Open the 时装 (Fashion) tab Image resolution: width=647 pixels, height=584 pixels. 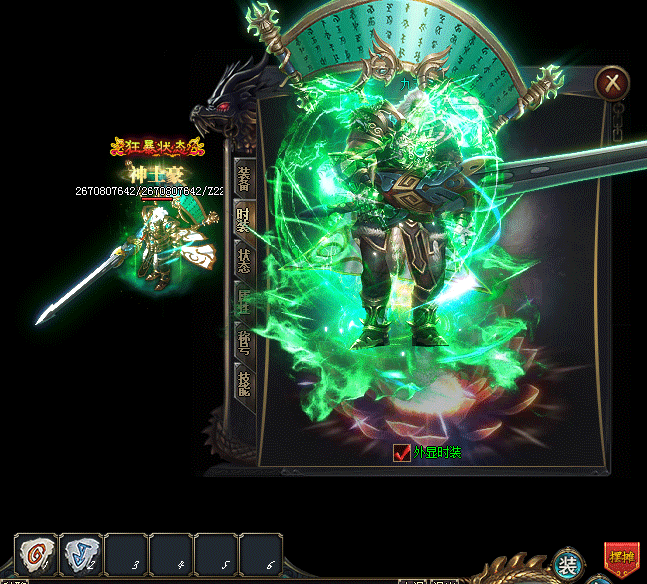coord(244,219)
